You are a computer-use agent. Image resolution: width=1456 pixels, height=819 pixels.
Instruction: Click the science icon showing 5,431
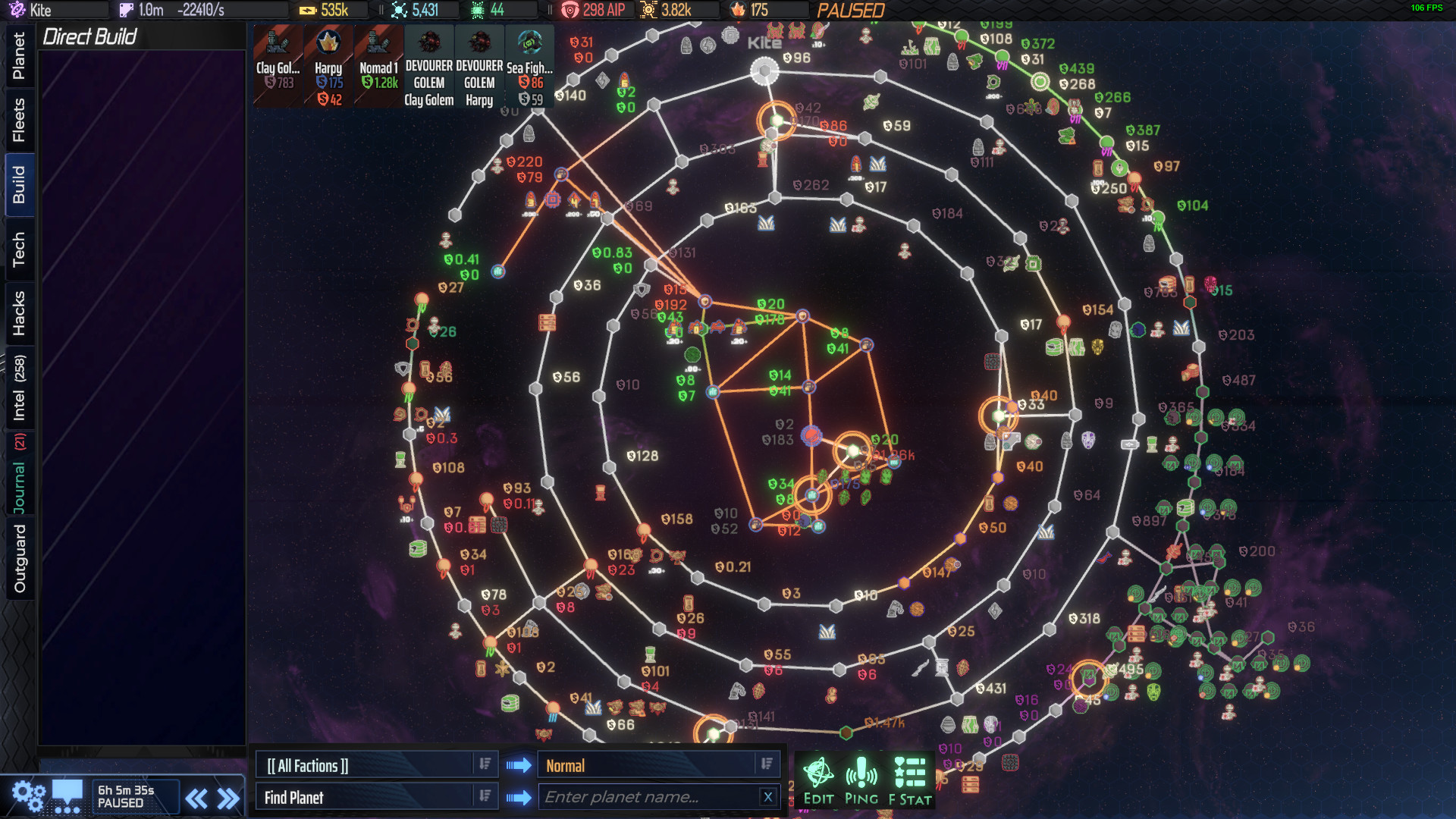400,10
